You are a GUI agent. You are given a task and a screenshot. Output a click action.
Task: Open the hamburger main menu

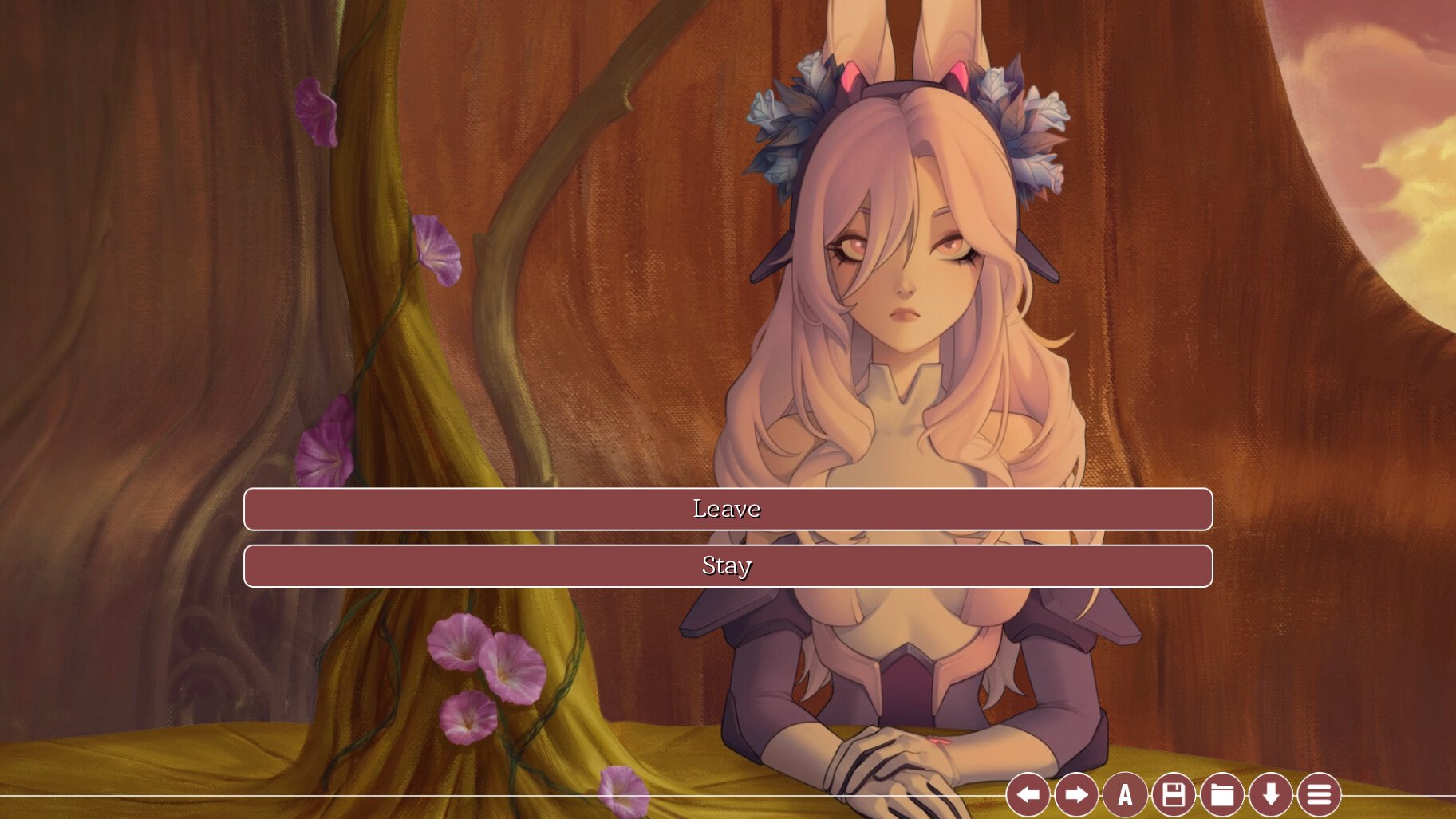pyautogui.click(x=1319, y=794)
